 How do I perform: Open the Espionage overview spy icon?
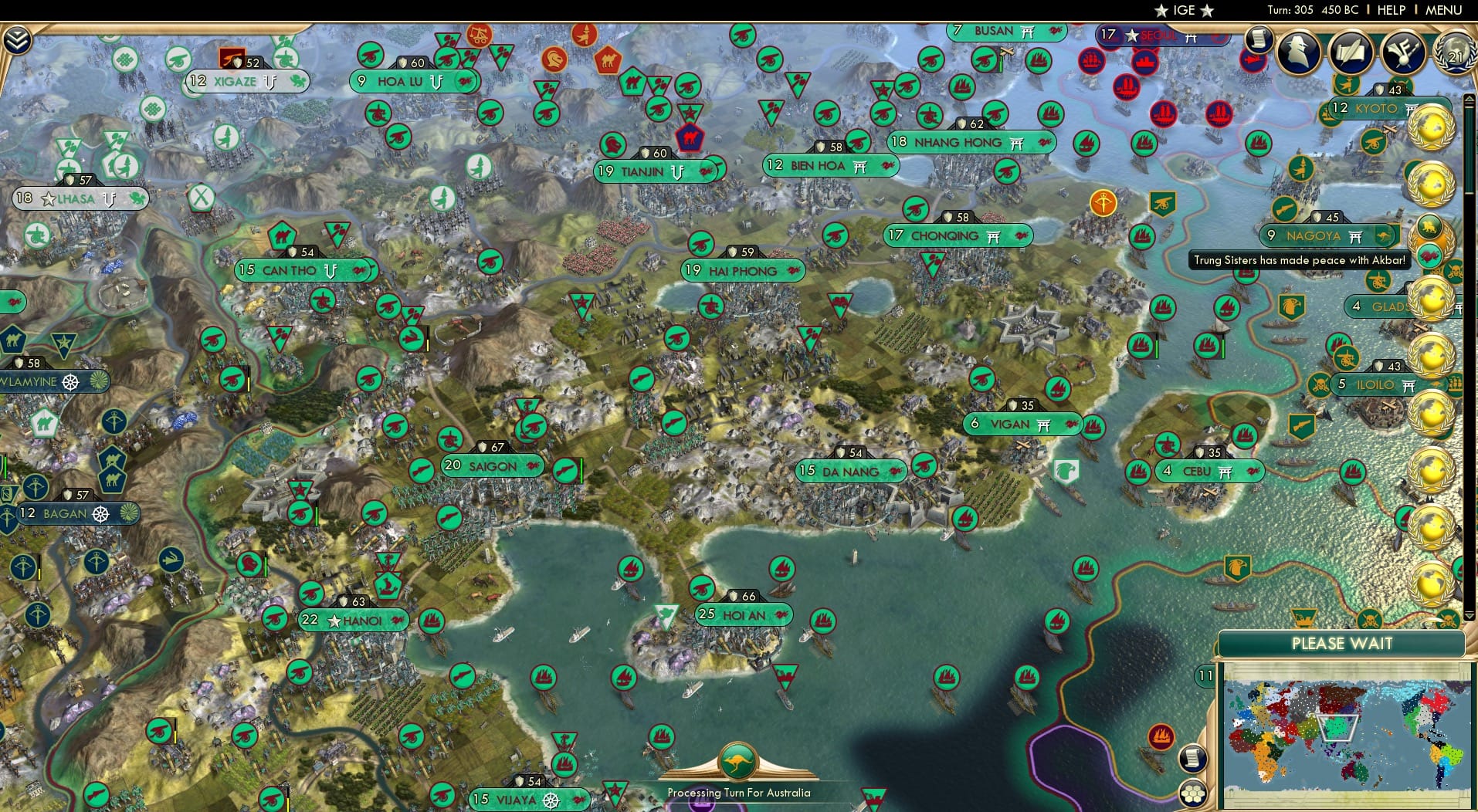coord(1298,52)
